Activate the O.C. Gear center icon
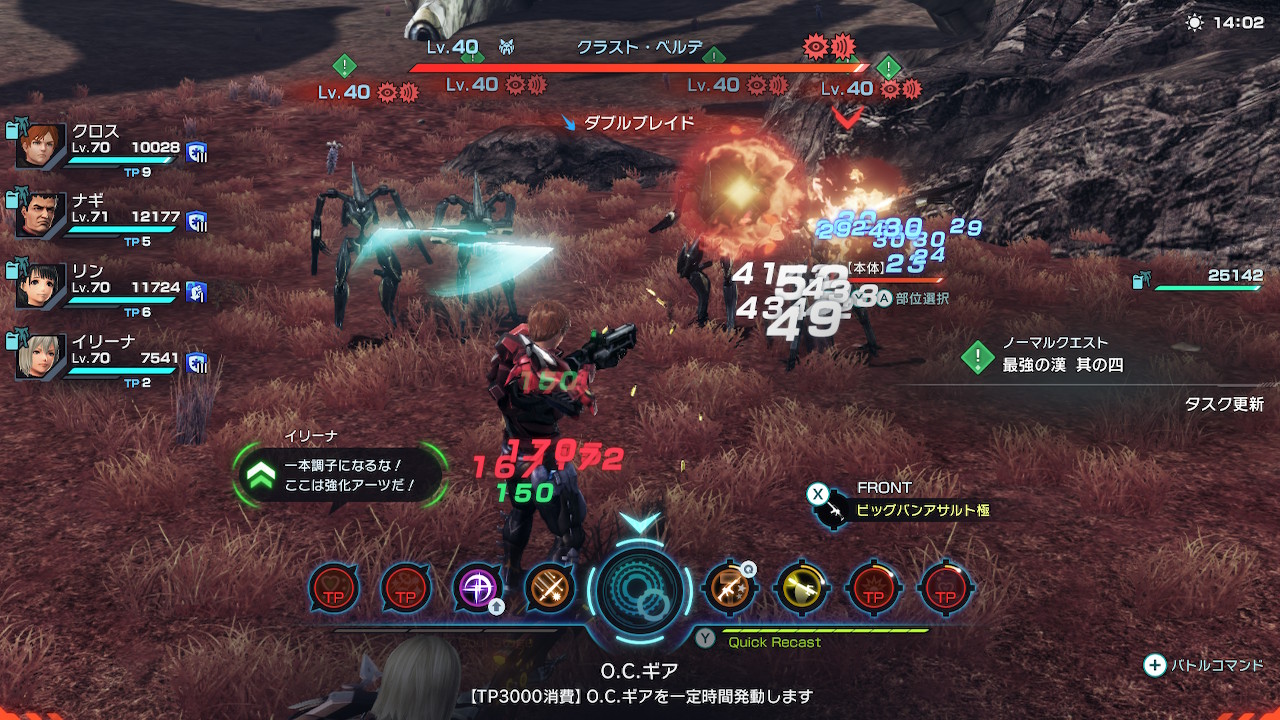The width and height of the screenshot is (1280, 720). pos(640,589)
